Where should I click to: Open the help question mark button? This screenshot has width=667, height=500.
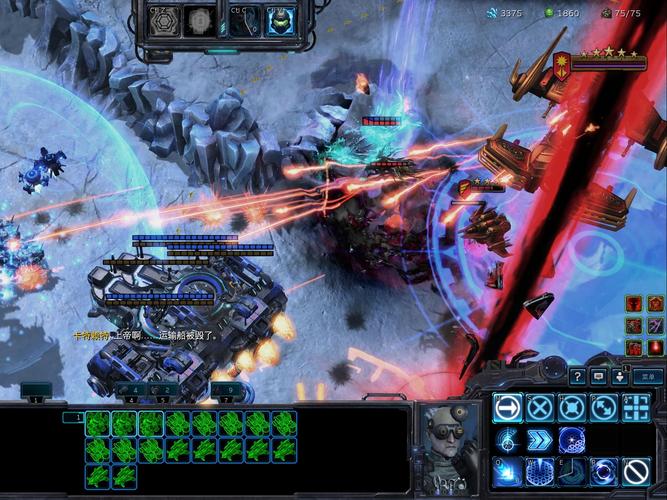coord(578,376)
